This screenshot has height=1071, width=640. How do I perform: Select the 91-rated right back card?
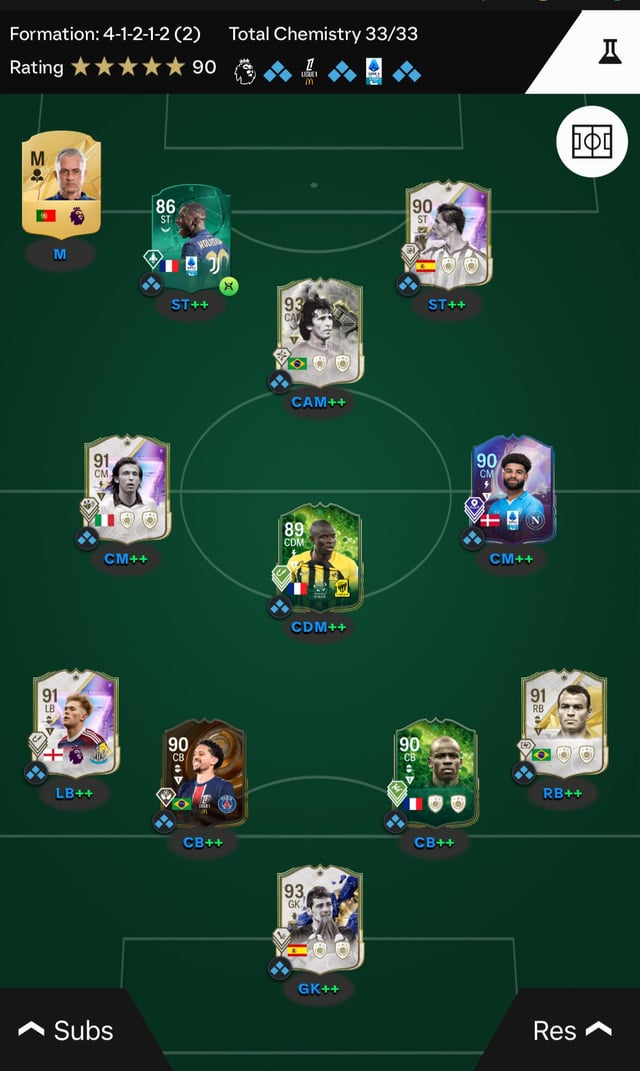563,724
